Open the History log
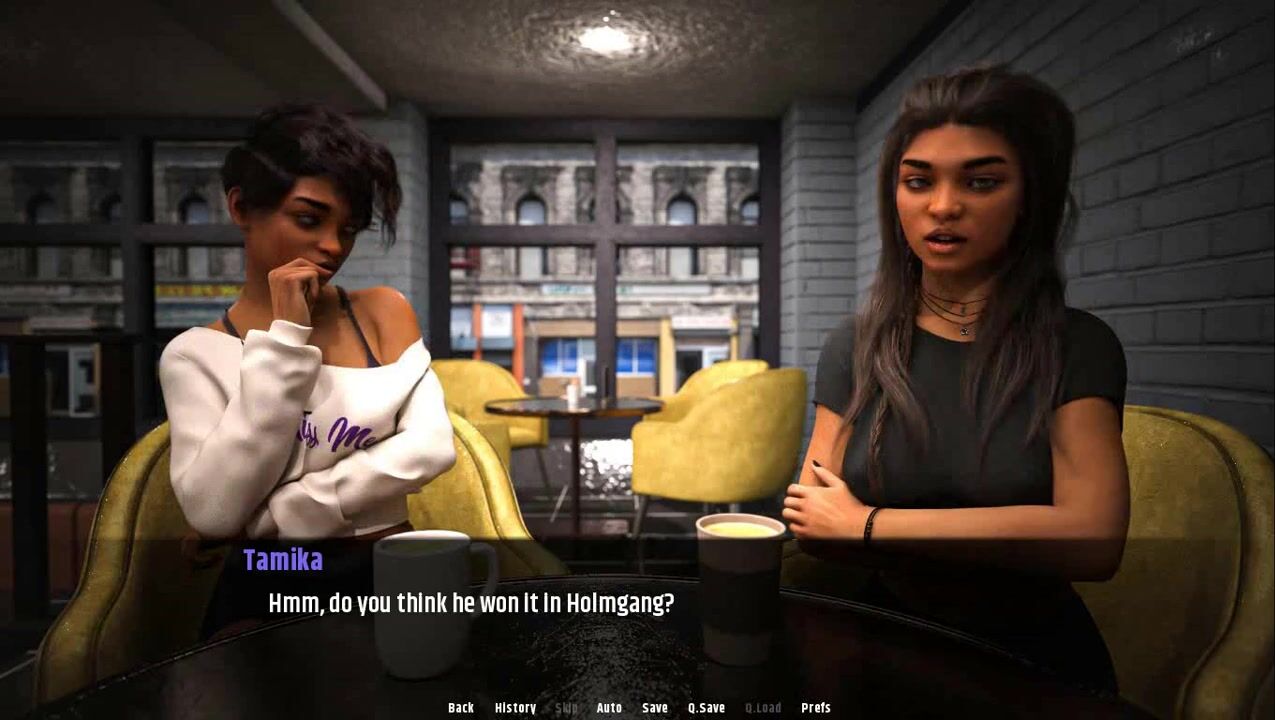 coord(515,708)
